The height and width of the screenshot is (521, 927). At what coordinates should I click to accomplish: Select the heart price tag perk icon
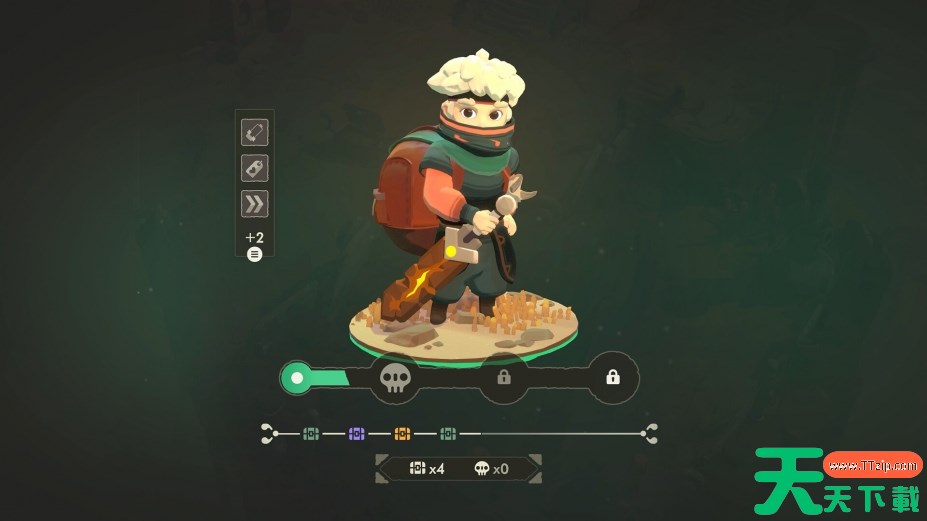pyautogui.click(x=254, y=168)
